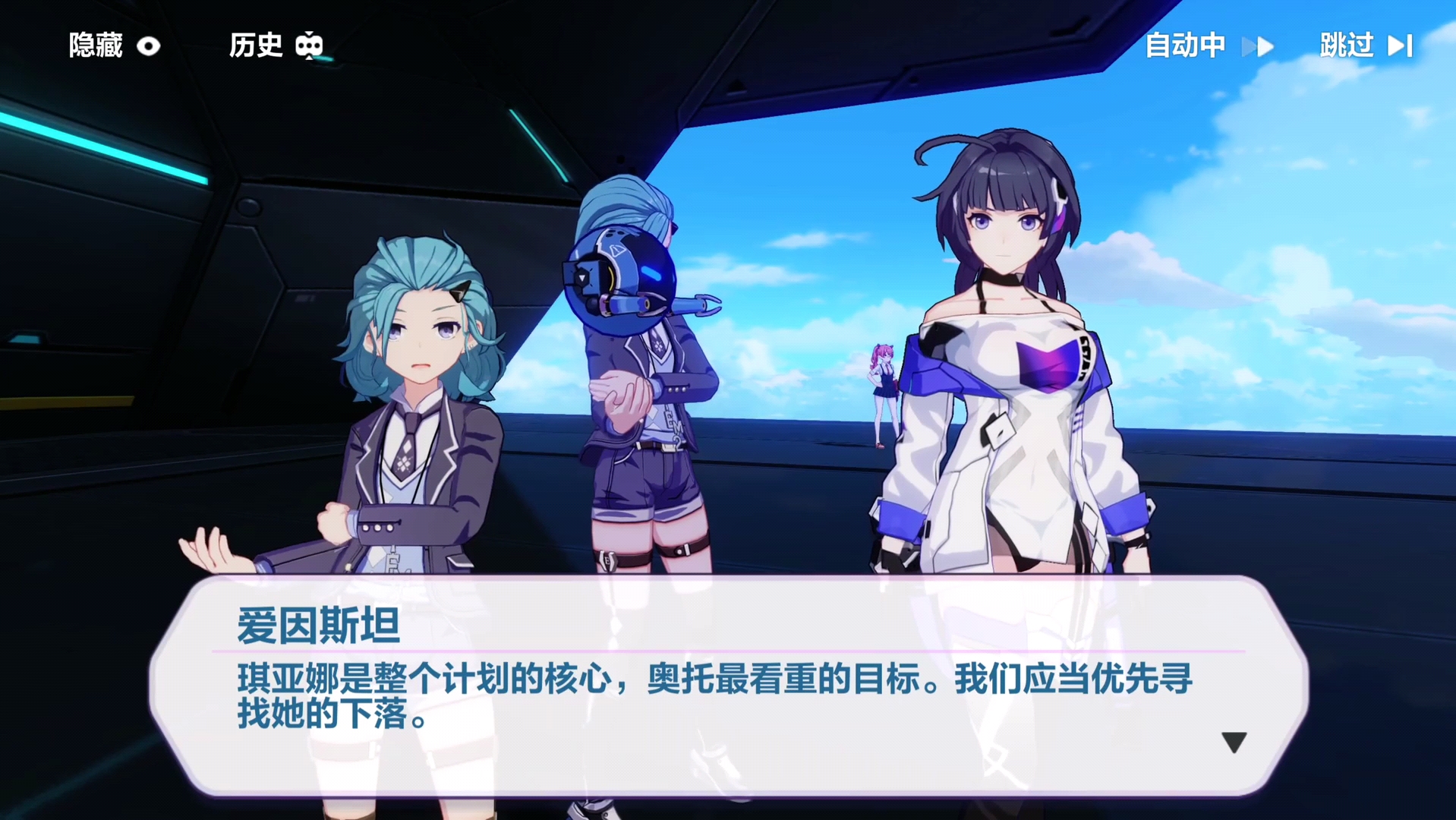Viewport: 1456px width, 820px height.
Task: Select 历史 on the top bar
Action: pyautogui.click(x=256, y=46)
